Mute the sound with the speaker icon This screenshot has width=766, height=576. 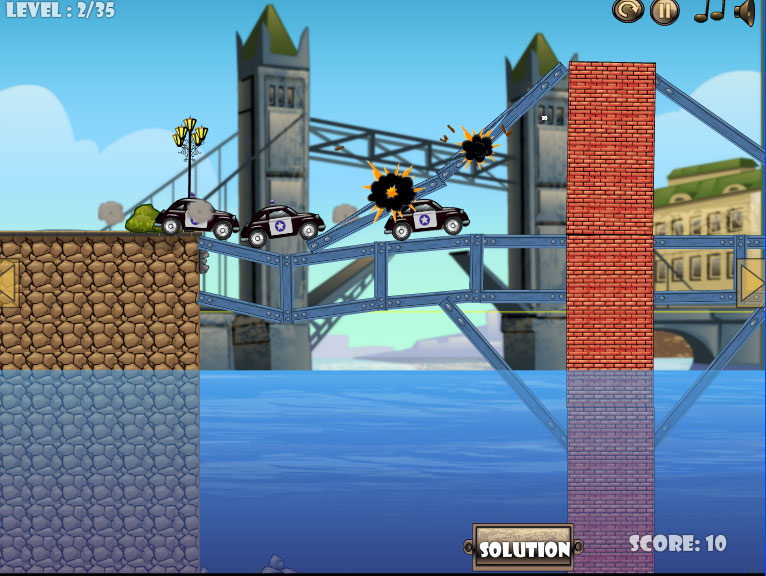coord(745,11)
